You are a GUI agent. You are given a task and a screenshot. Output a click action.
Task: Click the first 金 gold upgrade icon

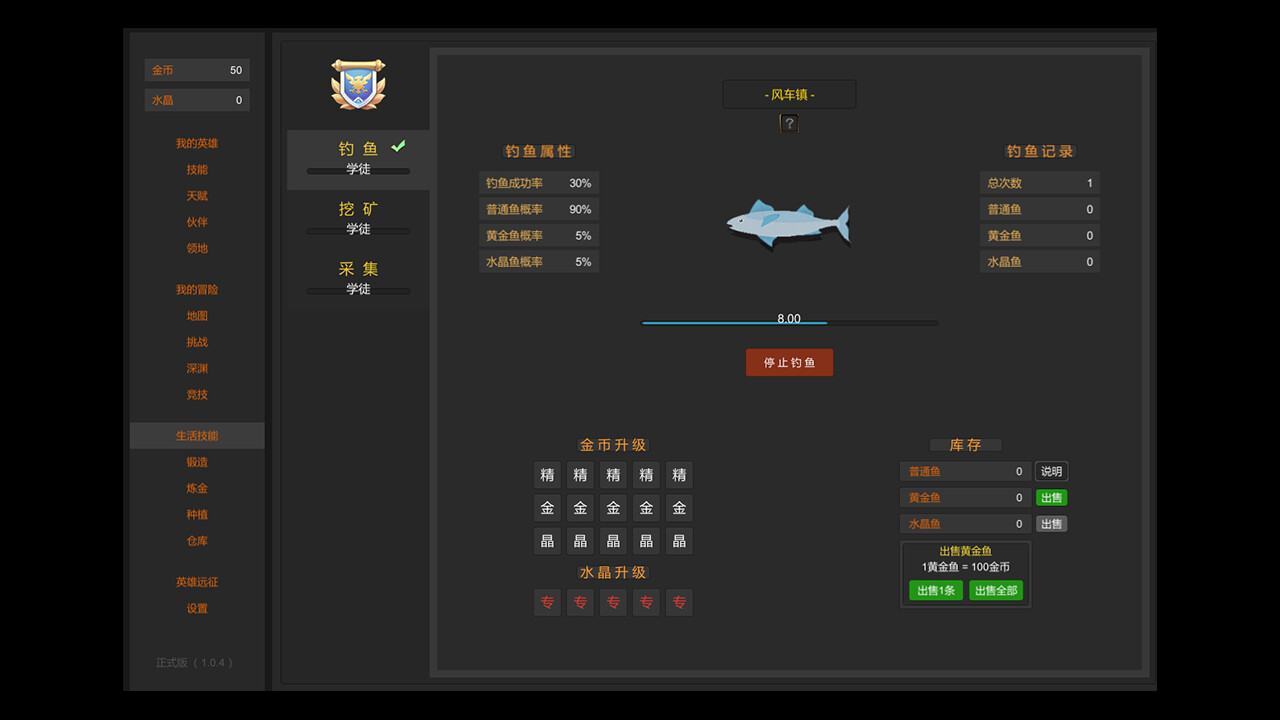click(x=547, y=507)
